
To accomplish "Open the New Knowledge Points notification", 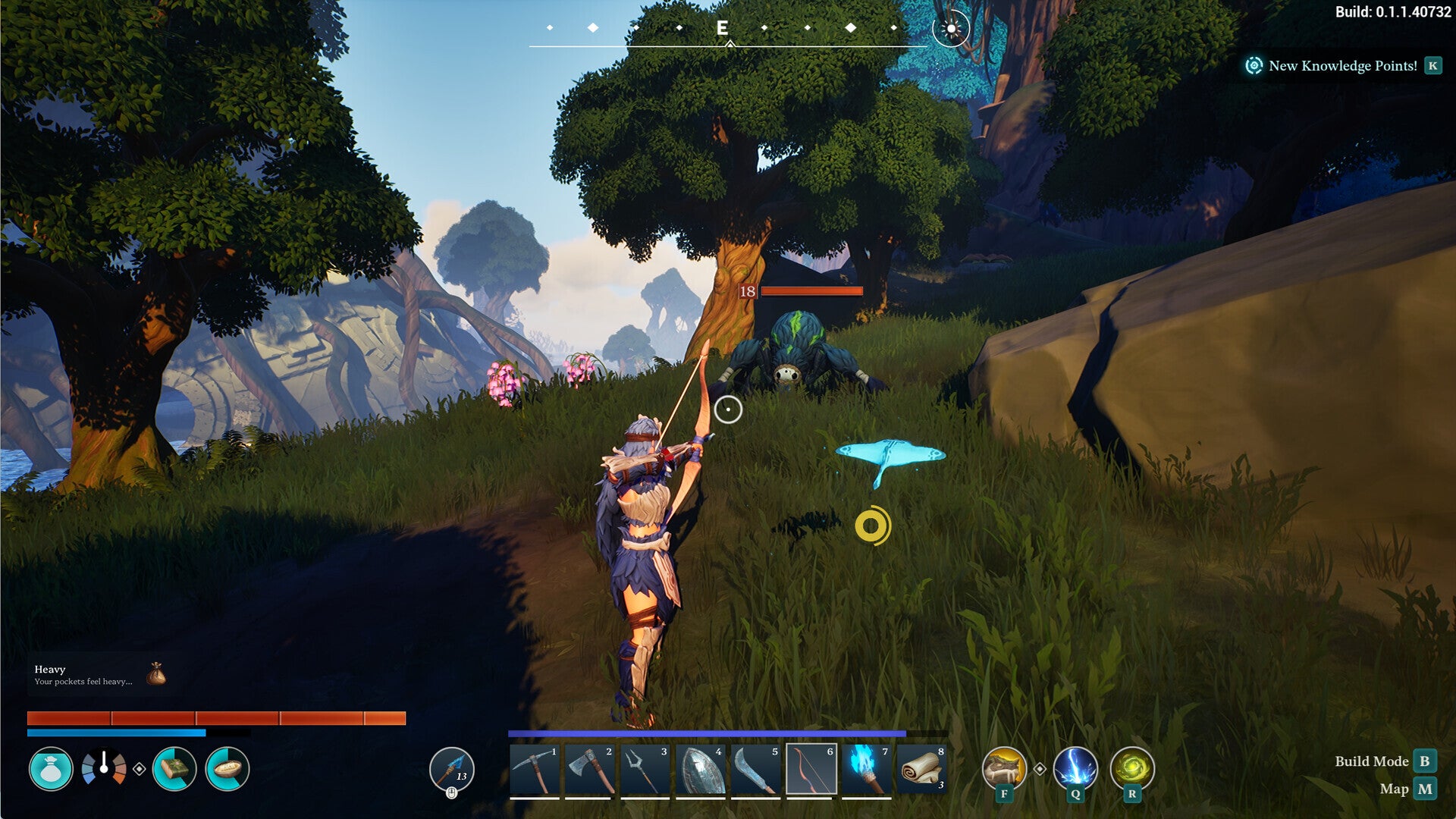I will [x=1341, y=66].
